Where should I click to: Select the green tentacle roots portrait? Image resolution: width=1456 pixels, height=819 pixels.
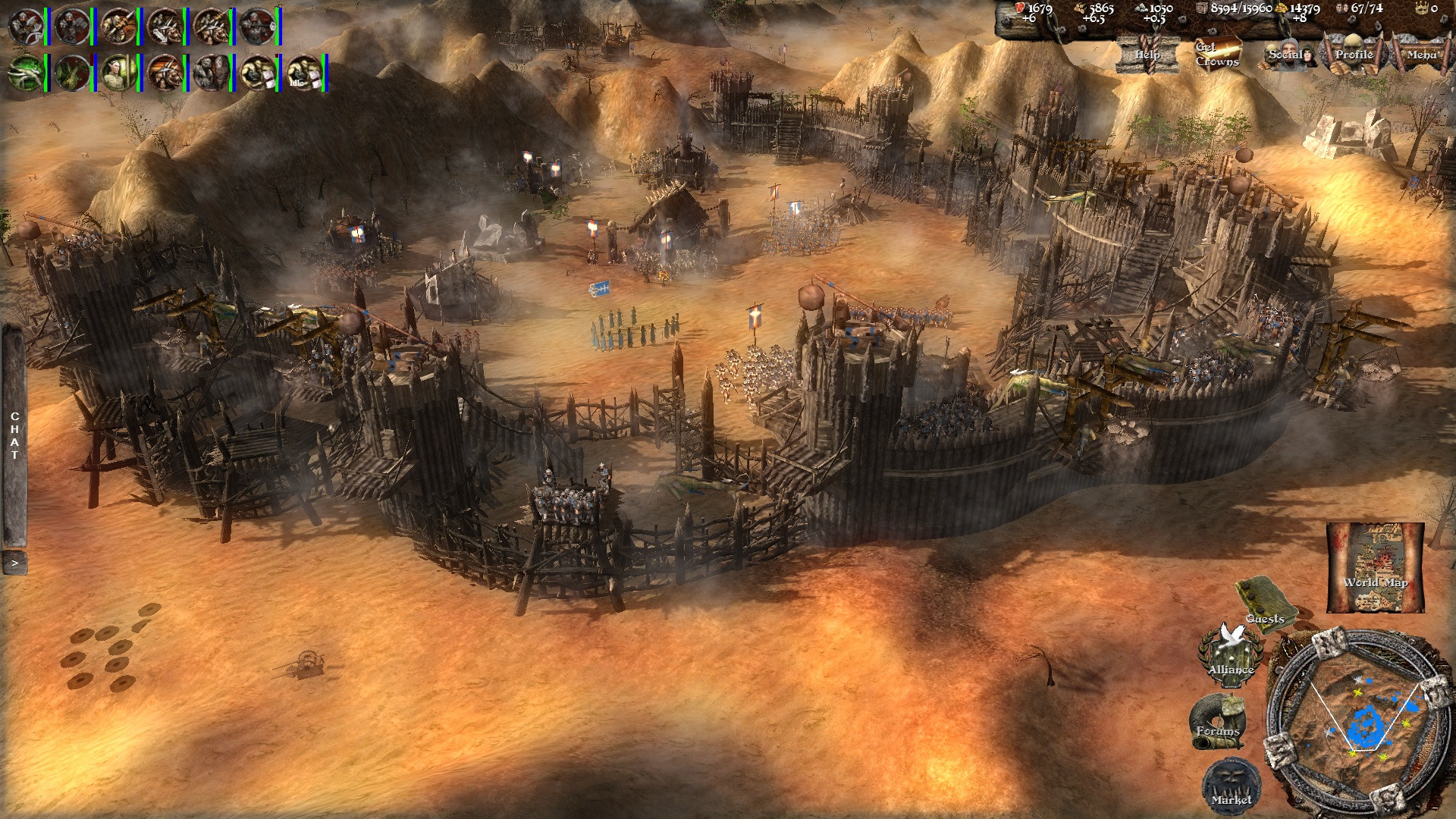pyautogui.click(x=25, y=73)
